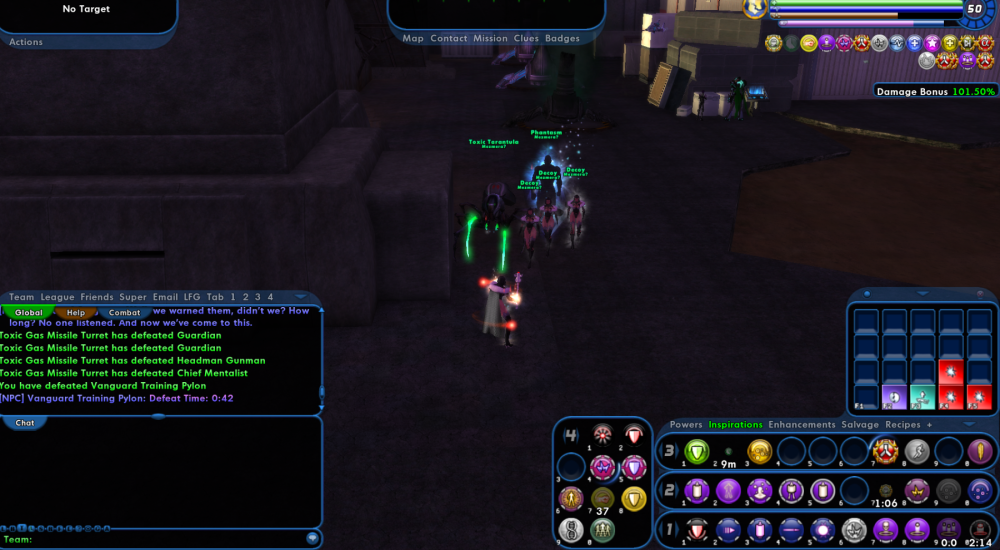Select the Help chat tab
1000x550 pixels.
76,313
